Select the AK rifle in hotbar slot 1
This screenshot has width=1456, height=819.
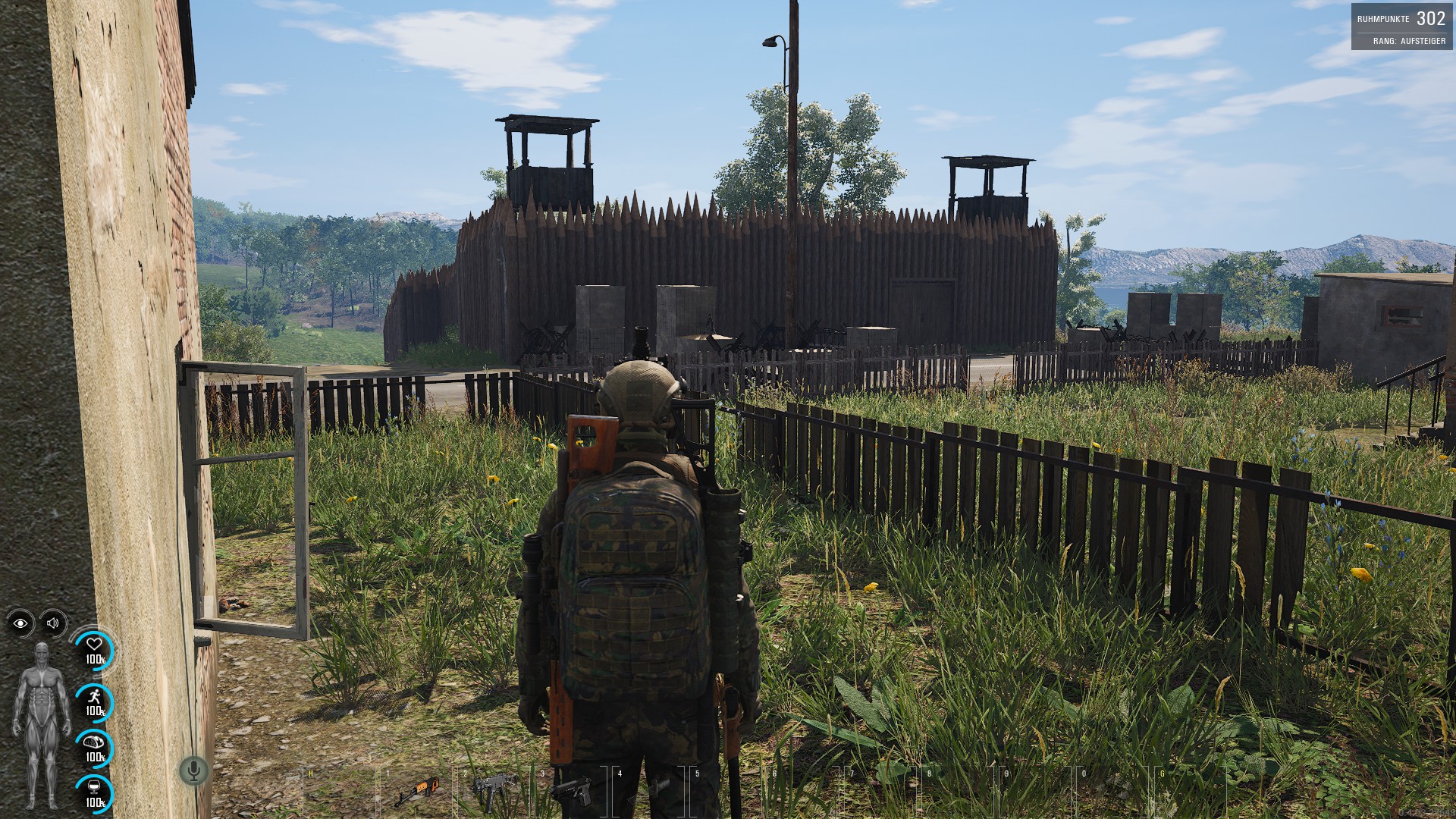pyautogui.click(x=416, y=792)
